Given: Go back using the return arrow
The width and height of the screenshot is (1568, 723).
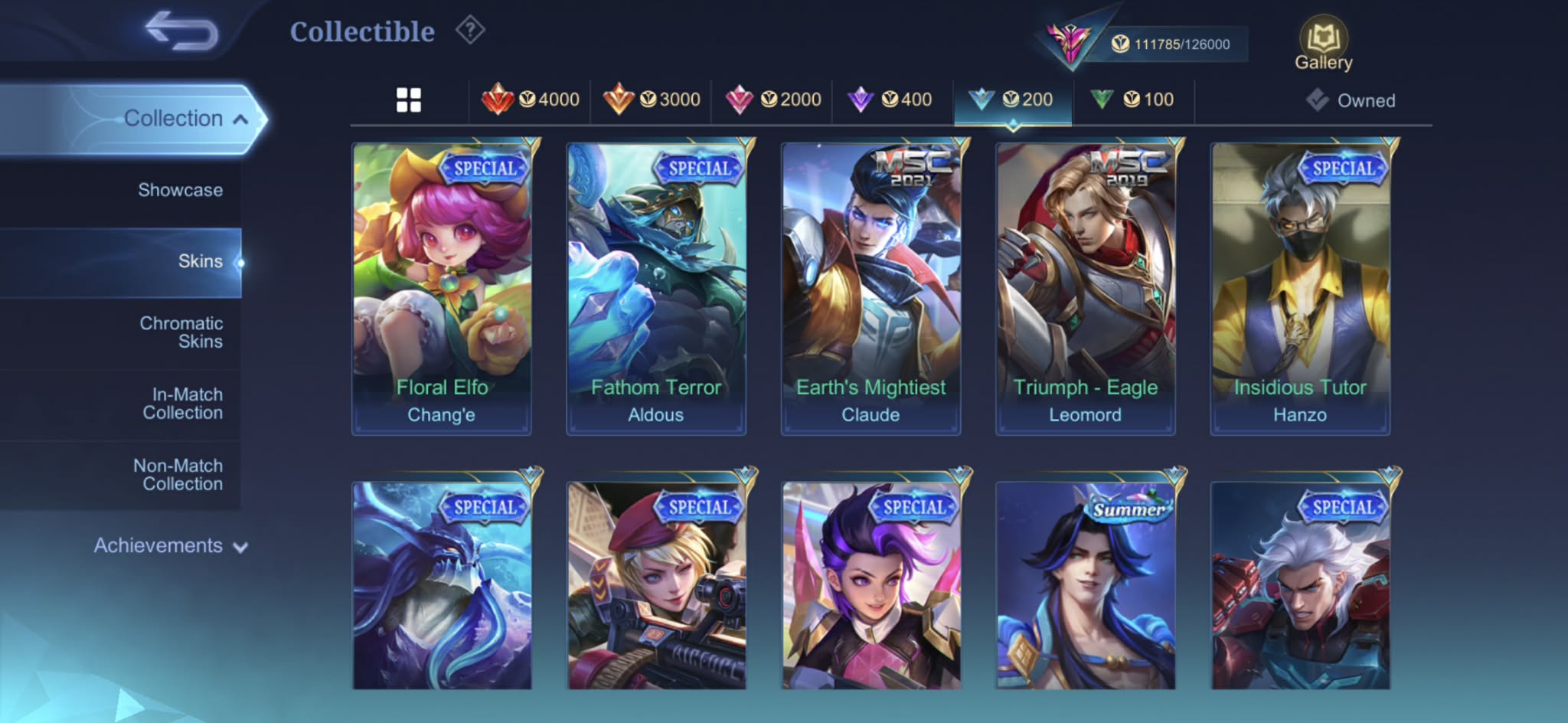Looking at the screenshot, I should [x=181, y=31].
